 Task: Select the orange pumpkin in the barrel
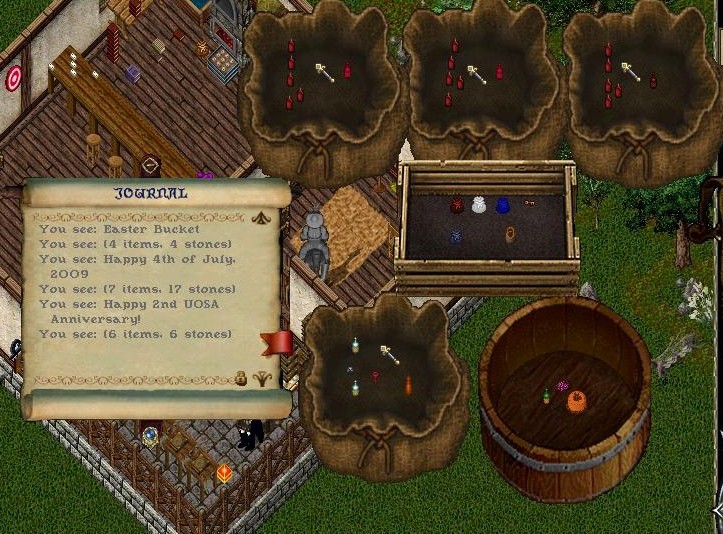pyautogui.click(x=576, y=402)
